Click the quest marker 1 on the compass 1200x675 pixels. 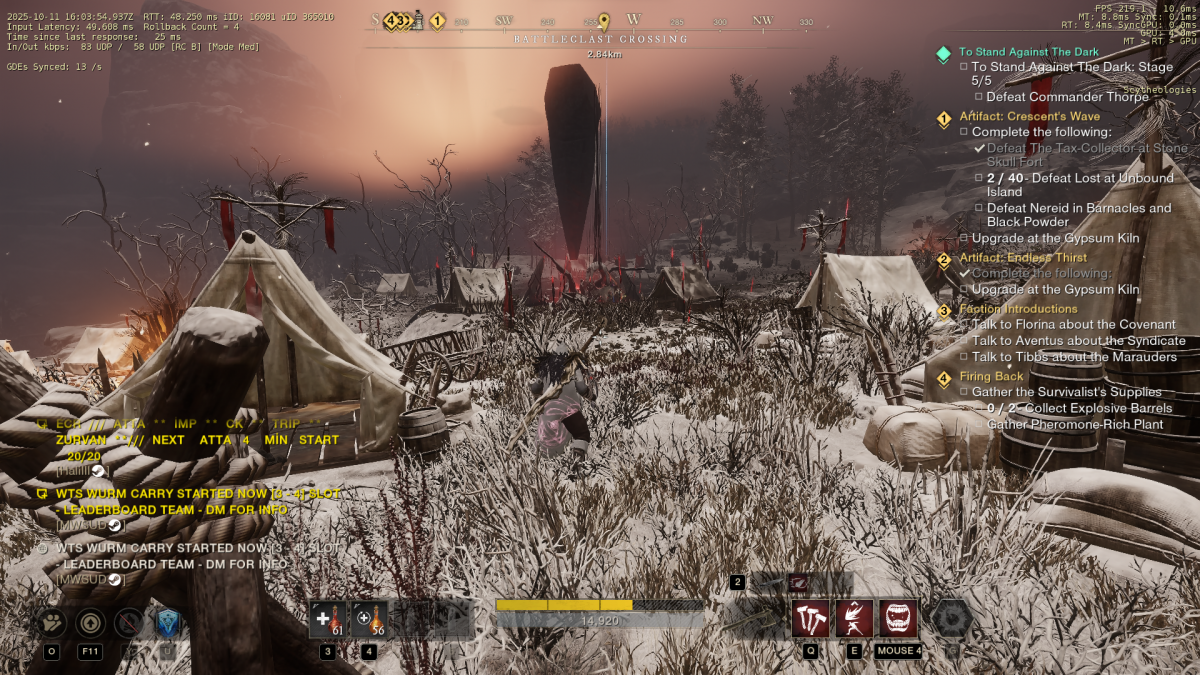coord(437,20)
